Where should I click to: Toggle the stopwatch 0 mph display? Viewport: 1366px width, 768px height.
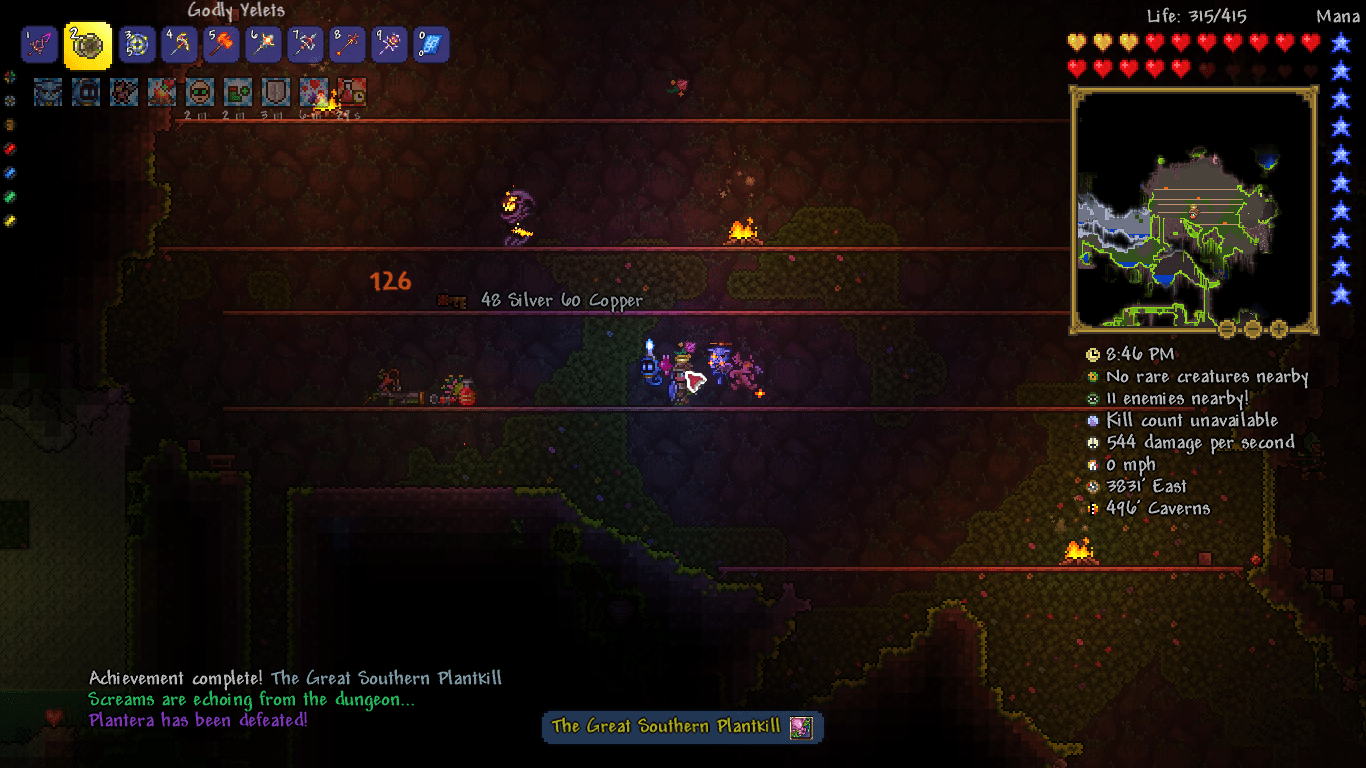pos(1092,464)
